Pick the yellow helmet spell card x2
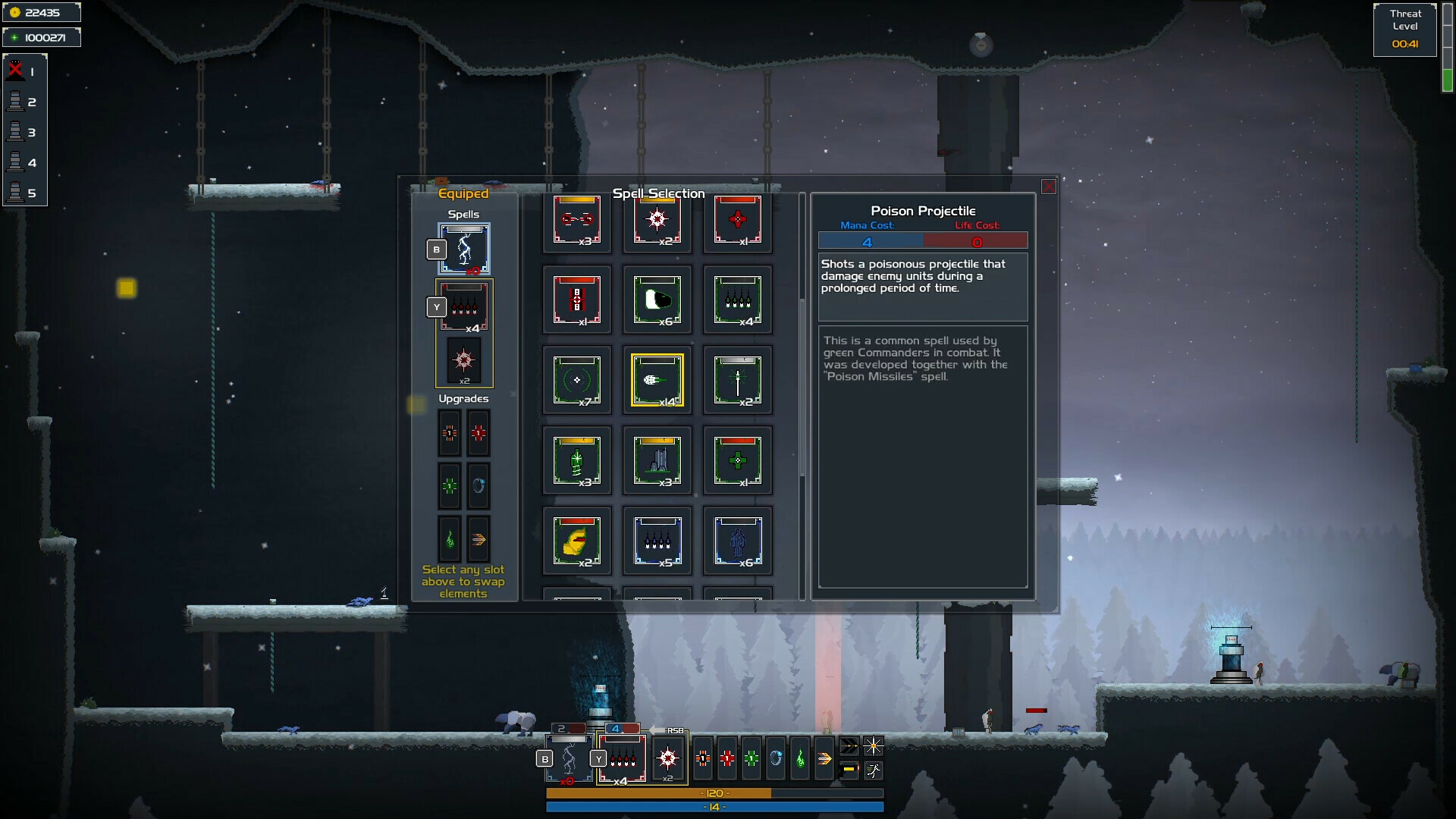The width and height of the screenshot is (1456, 819). pyautogui.click(x=576, y=541)
